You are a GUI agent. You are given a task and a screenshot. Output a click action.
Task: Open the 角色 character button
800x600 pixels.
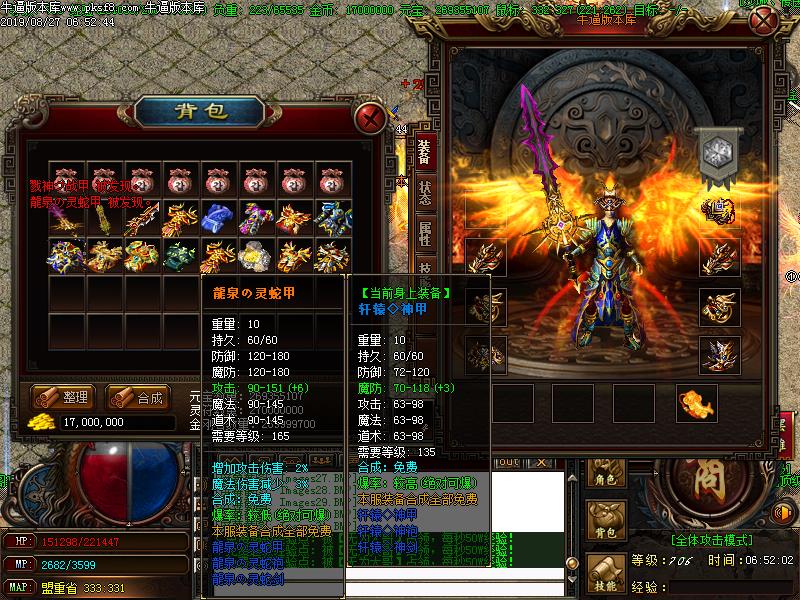point(604,472)
